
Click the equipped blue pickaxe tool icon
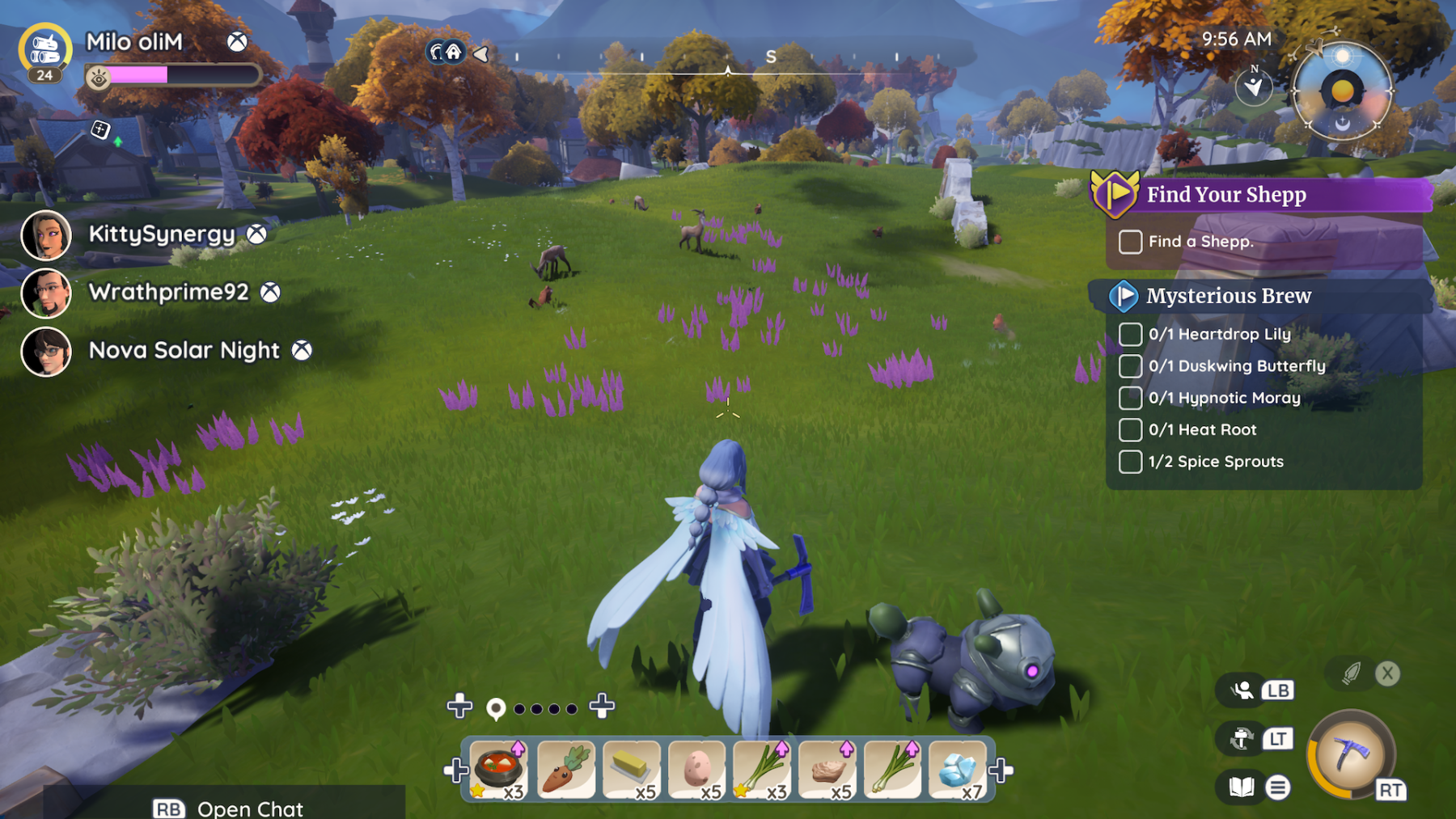1351,754
